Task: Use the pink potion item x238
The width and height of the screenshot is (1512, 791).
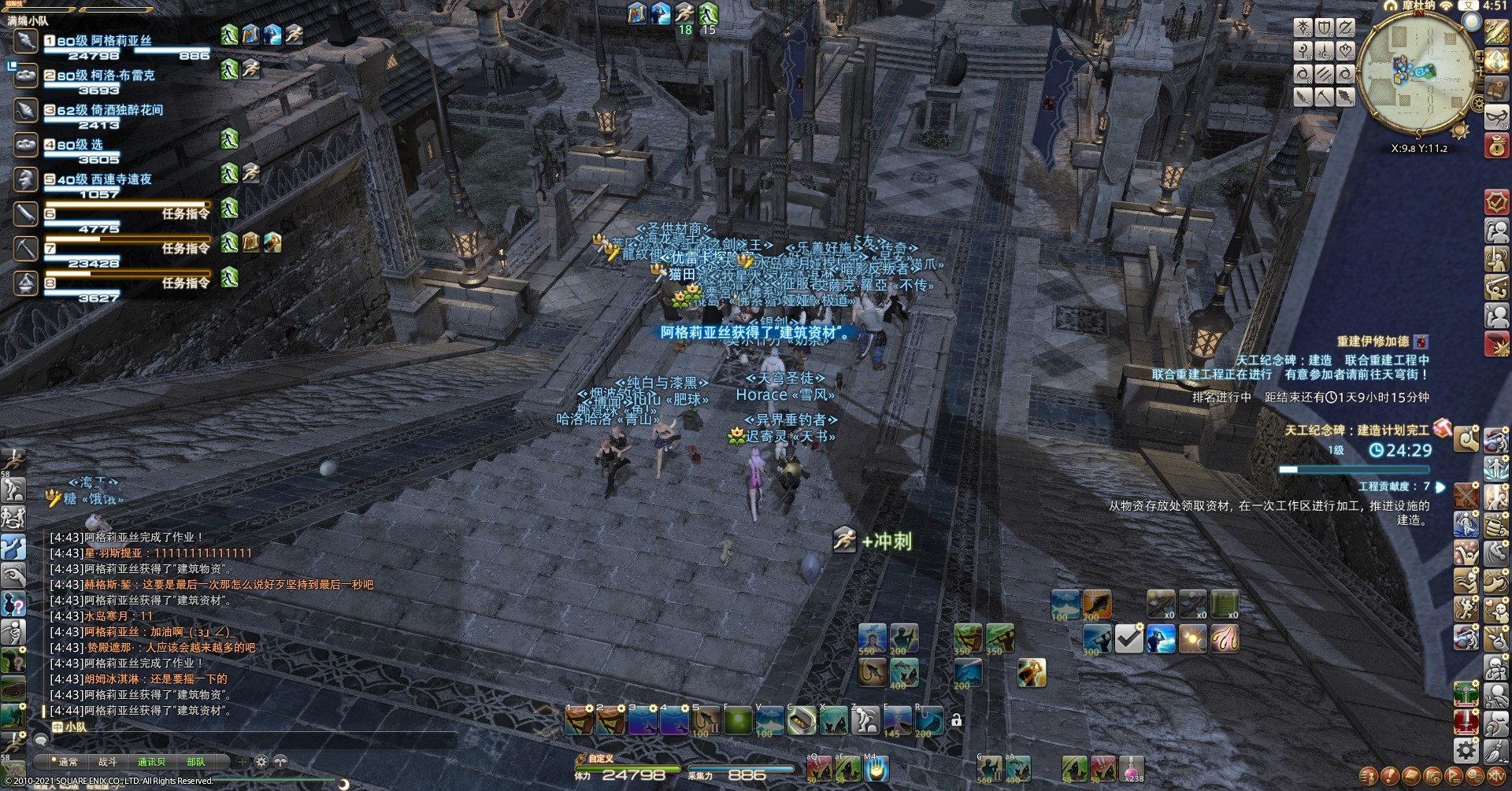Action: coord(1132,767)
